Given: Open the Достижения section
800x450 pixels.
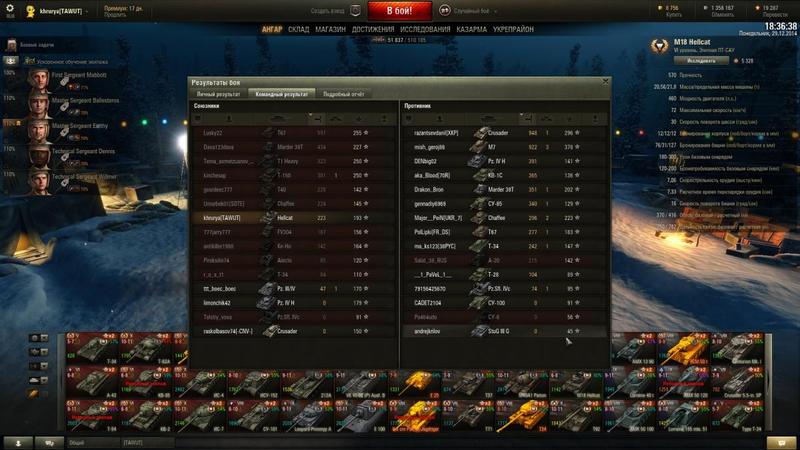Looking at the screenshot, I should pyautogui.click(x=372, y=29).
